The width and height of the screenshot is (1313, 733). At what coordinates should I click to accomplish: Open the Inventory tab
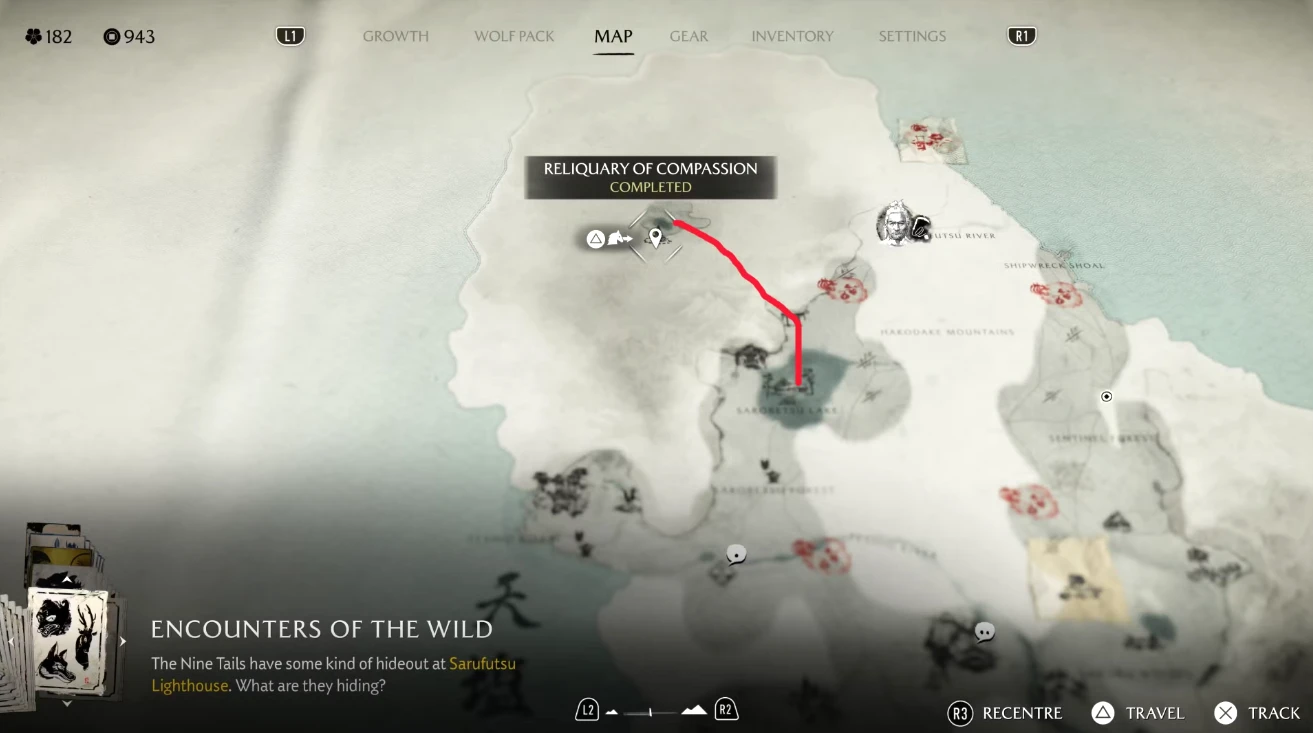tap(792, 36)
